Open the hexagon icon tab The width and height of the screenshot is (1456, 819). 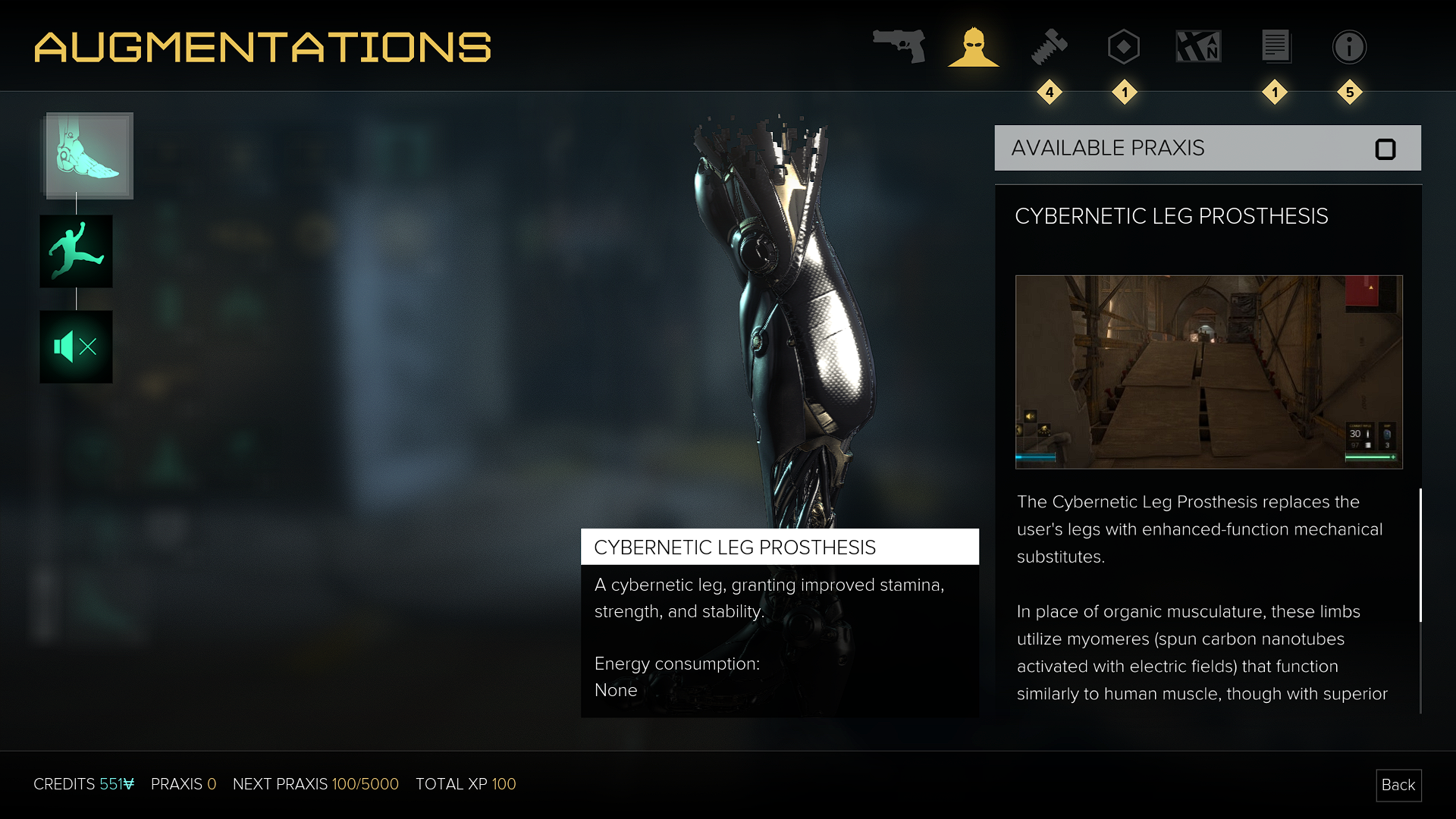click(x=1124, y=47)
